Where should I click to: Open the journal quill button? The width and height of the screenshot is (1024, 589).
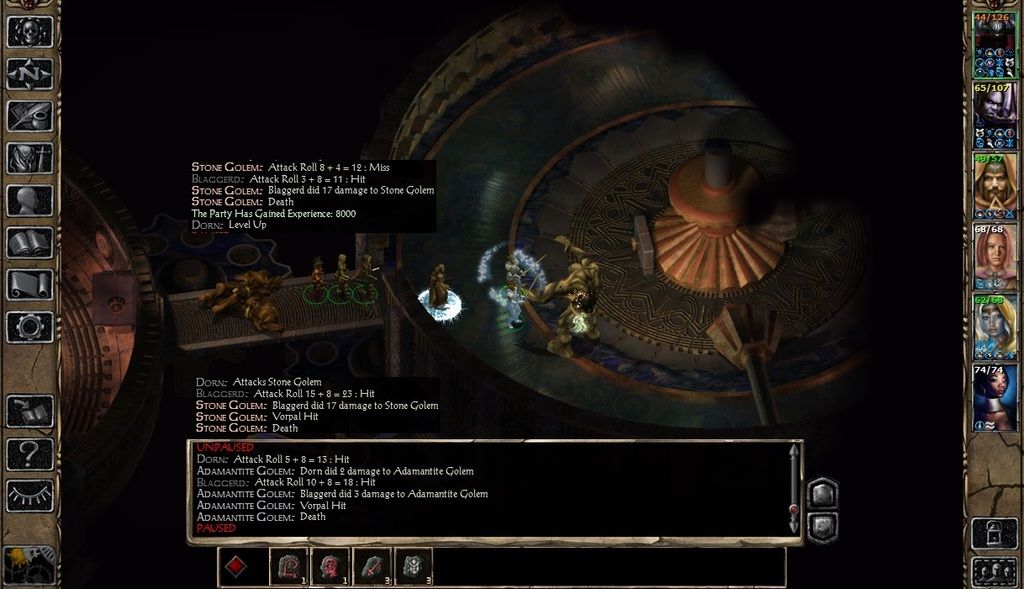(x=30, y=116)
